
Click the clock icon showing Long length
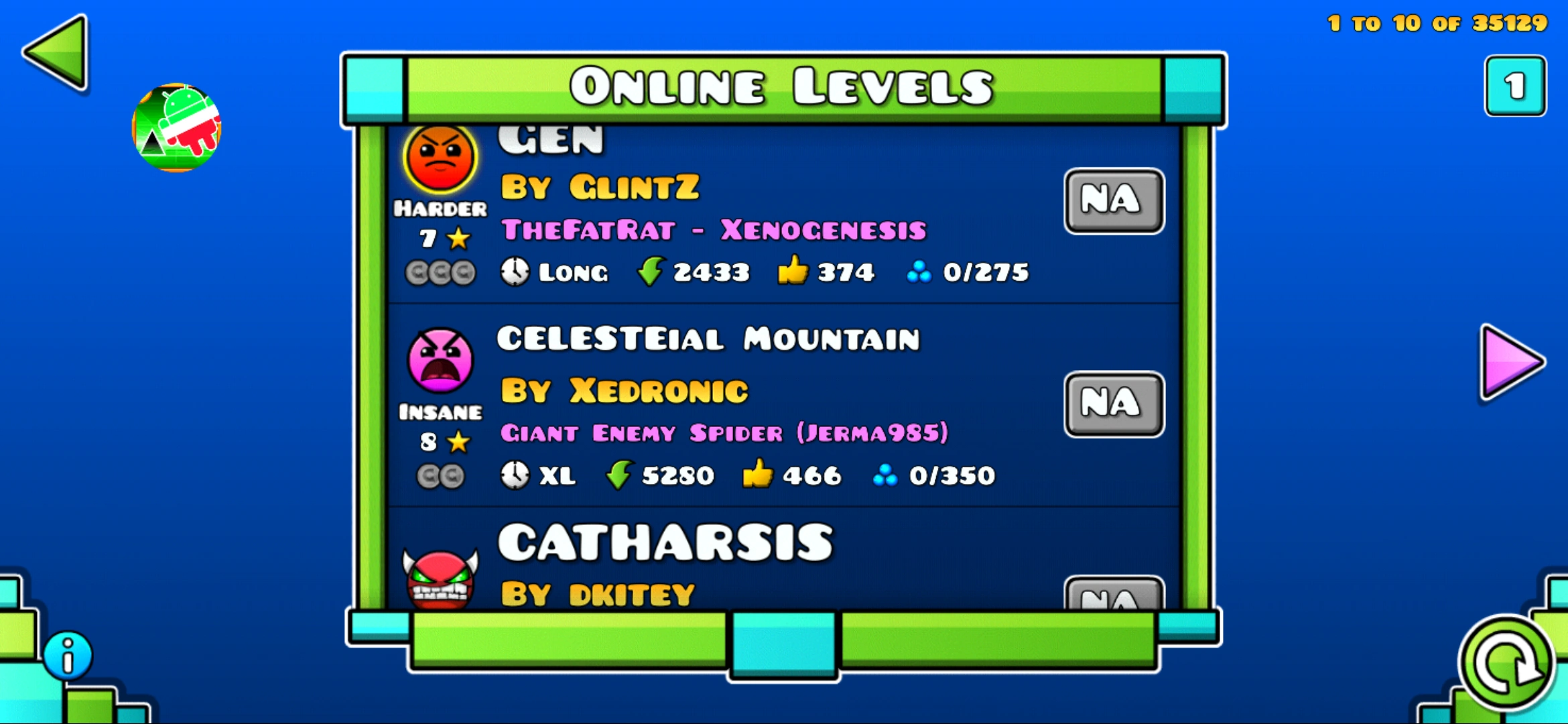pyautogui.click(x=515, y=272)
